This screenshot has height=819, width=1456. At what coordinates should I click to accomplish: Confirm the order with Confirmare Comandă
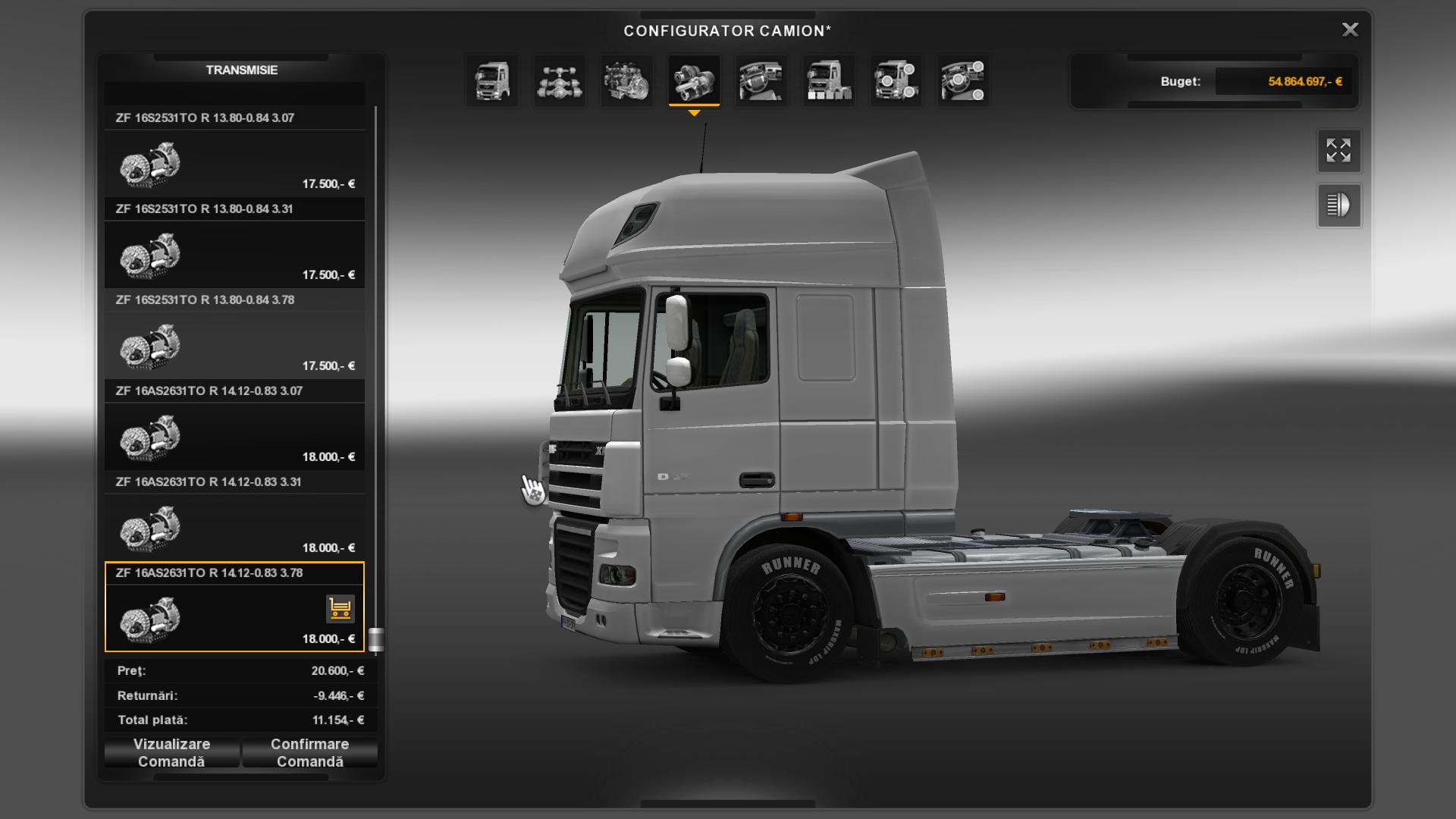tap(309, 753)
